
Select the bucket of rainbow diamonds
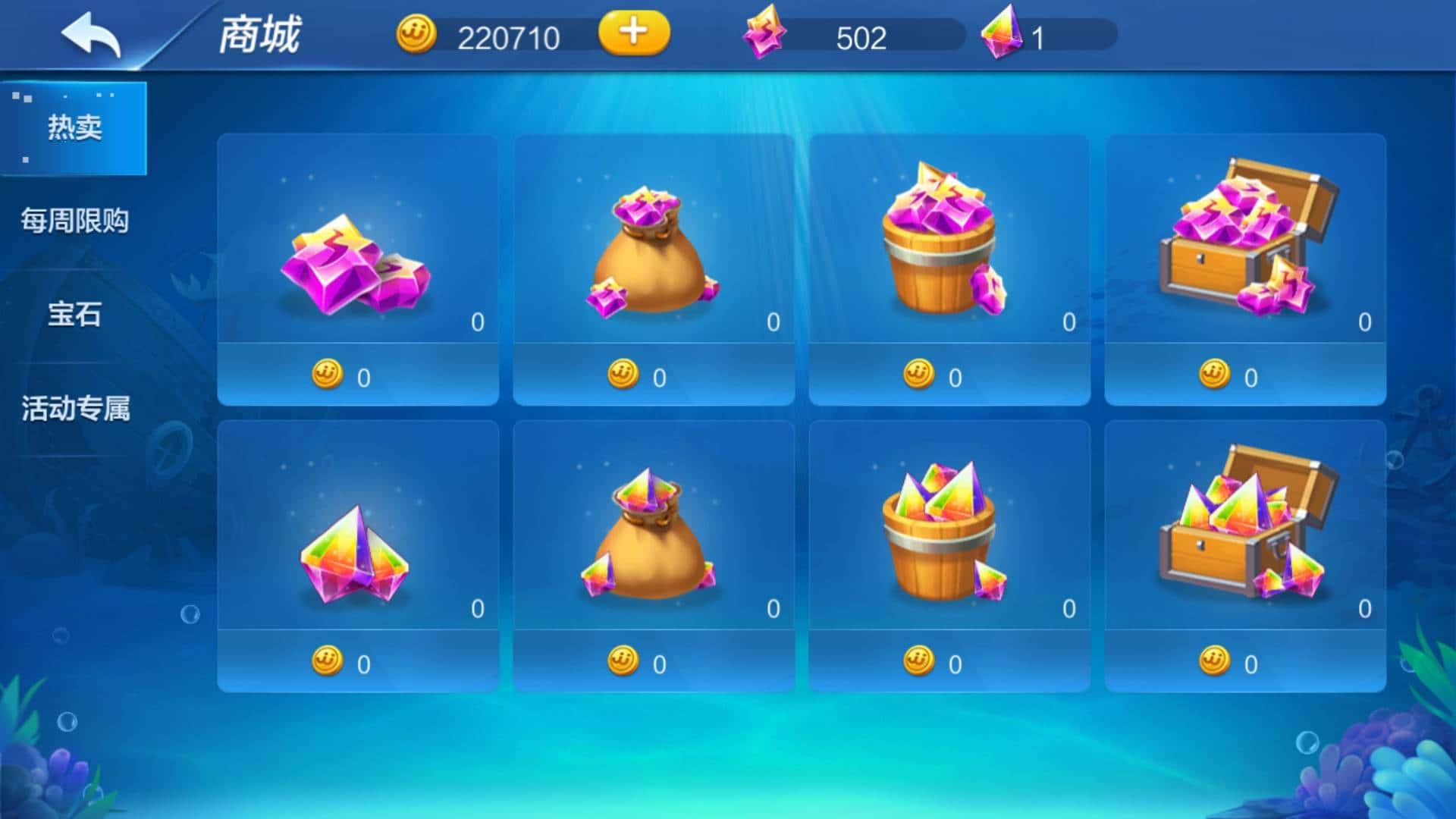949,556
